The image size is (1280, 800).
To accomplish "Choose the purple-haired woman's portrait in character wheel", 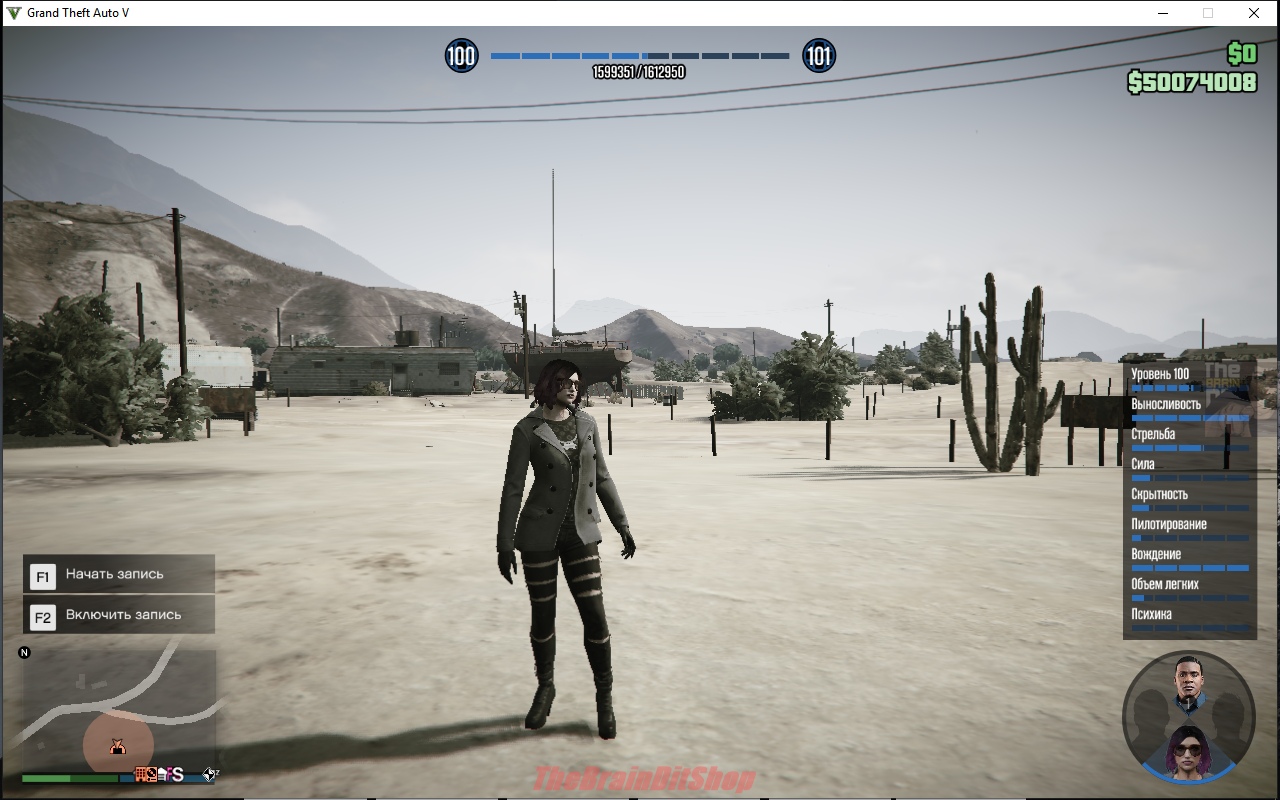I will tap(1188, 752).
